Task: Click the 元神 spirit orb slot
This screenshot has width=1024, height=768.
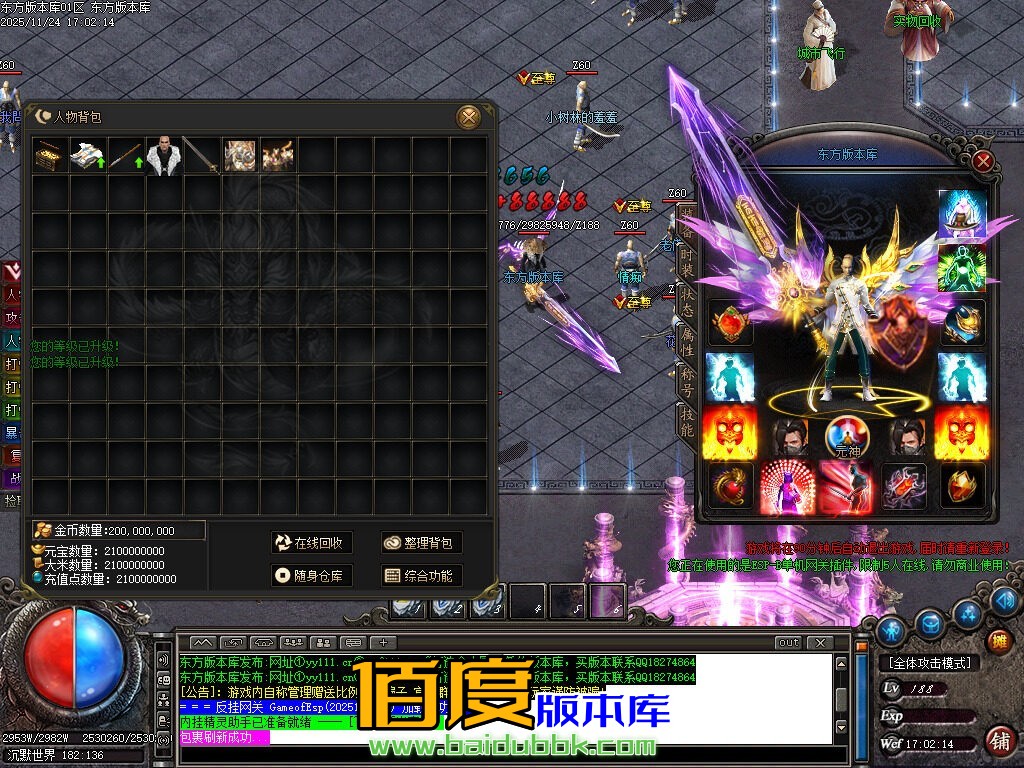Action: [x=845, y=435]
